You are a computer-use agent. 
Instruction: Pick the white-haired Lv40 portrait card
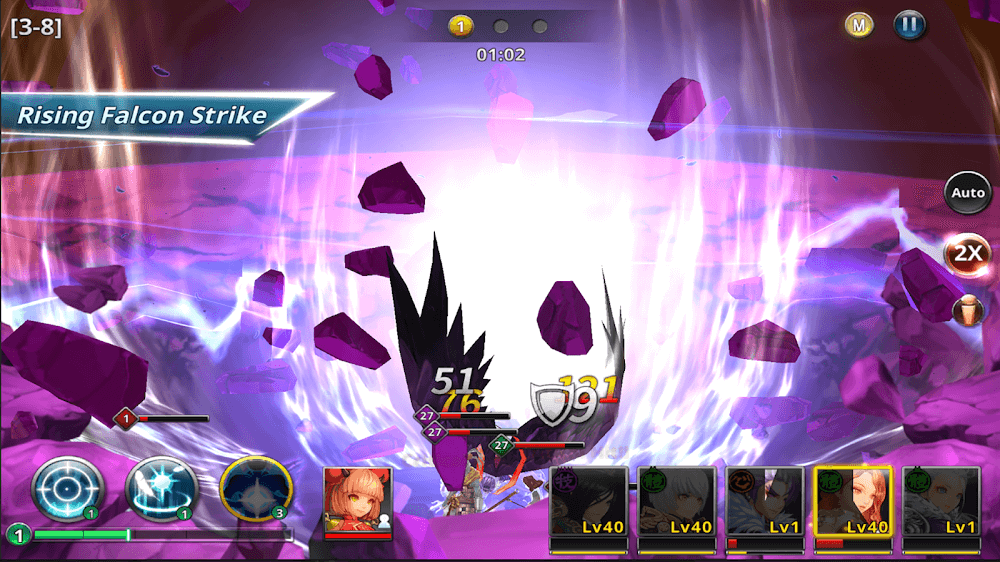click(677, 507)
